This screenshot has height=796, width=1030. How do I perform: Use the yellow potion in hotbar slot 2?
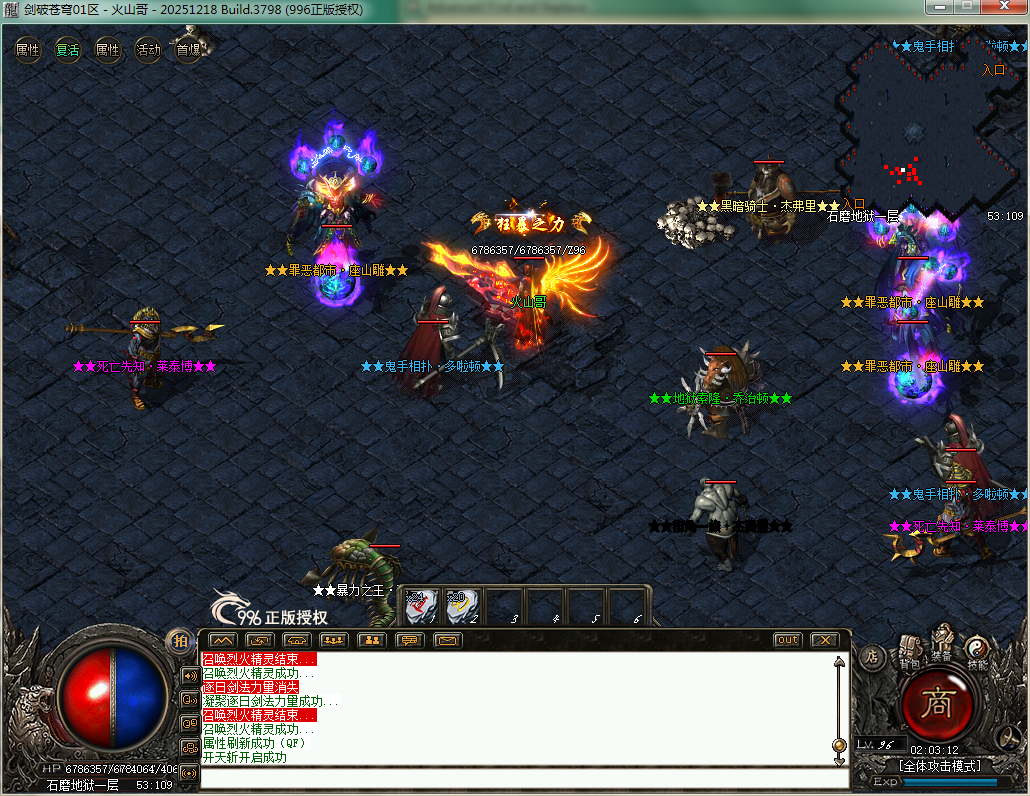click(462, 604)
